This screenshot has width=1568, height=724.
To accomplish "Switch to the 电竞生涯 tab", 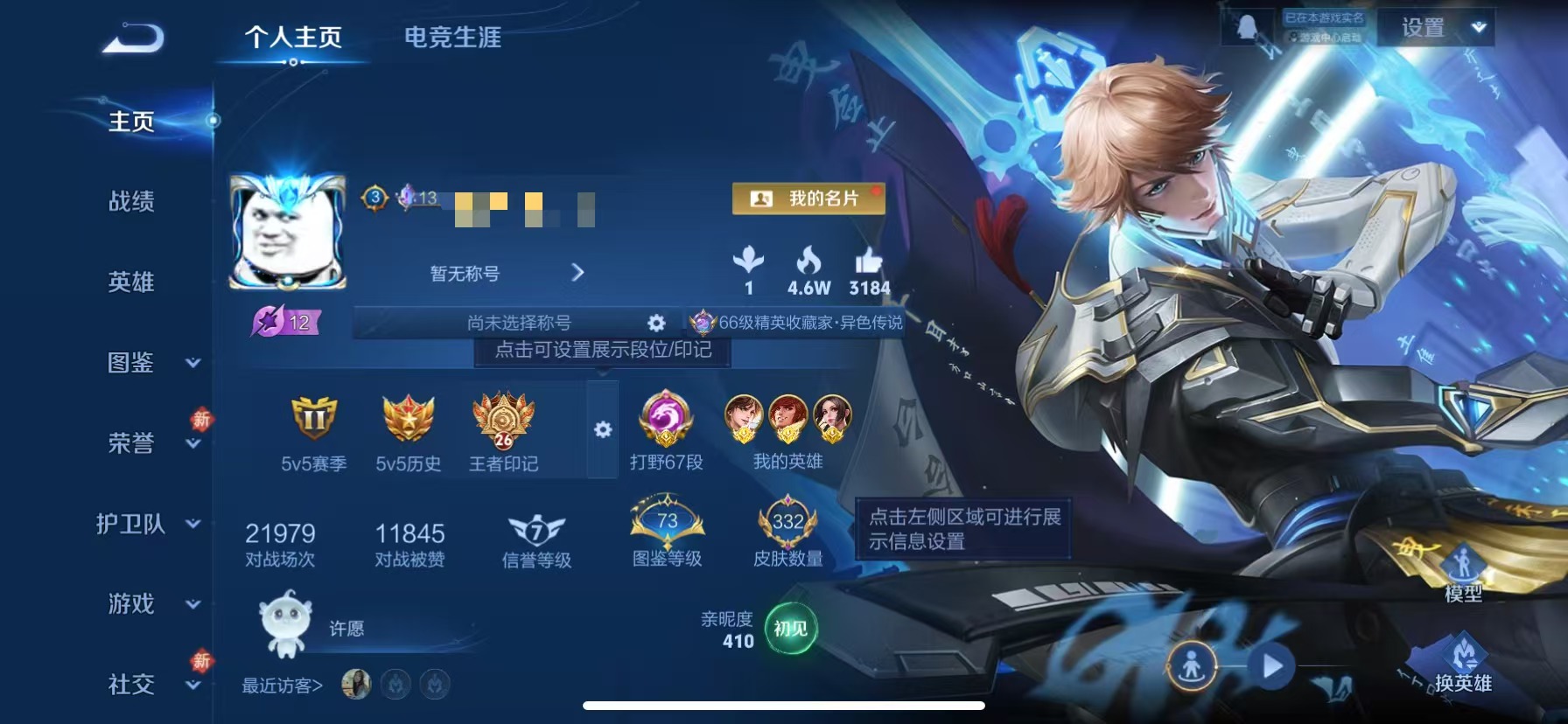I will 452,38.
